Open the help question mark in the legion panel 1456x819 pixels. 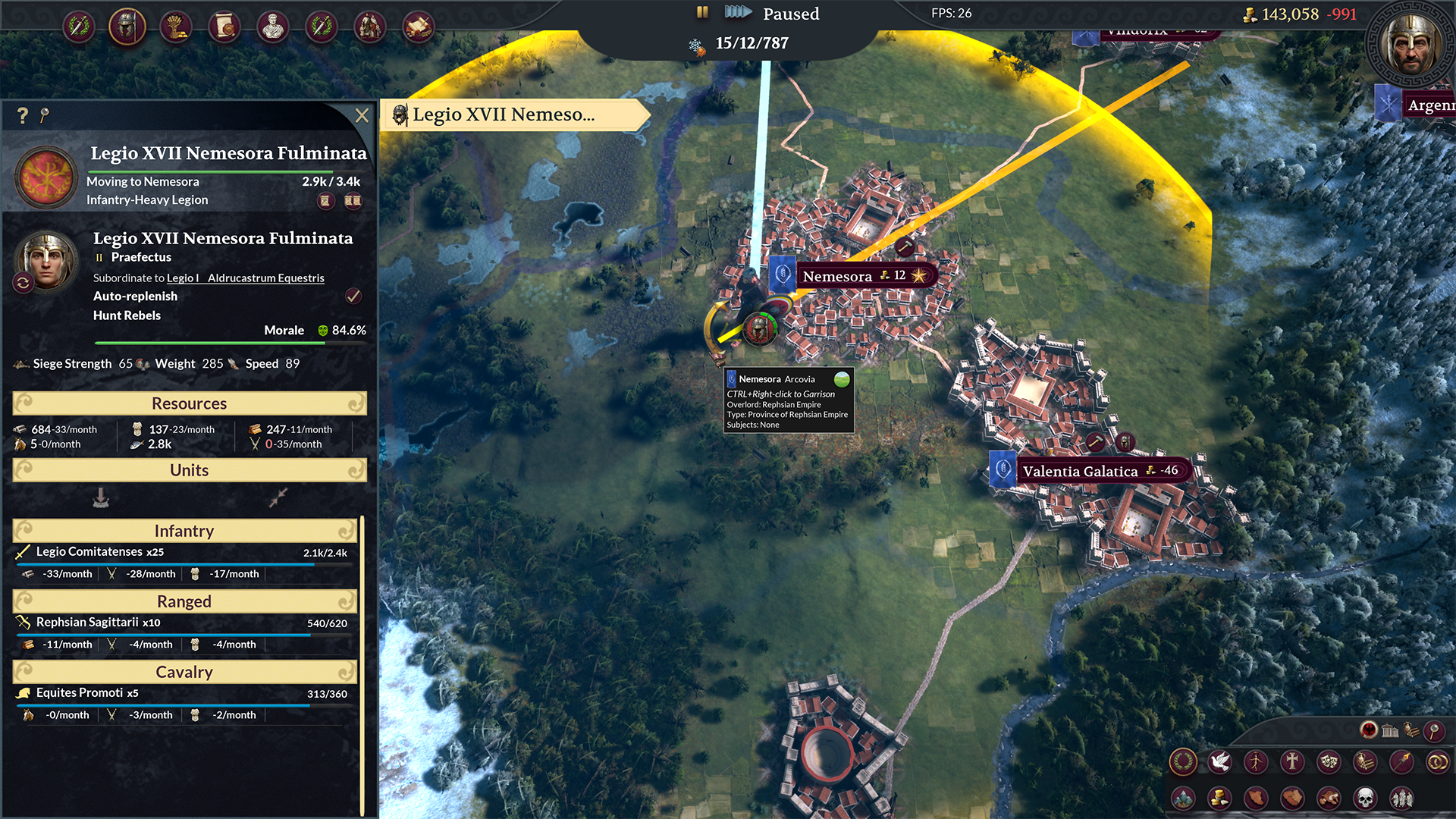click(23, 115)
